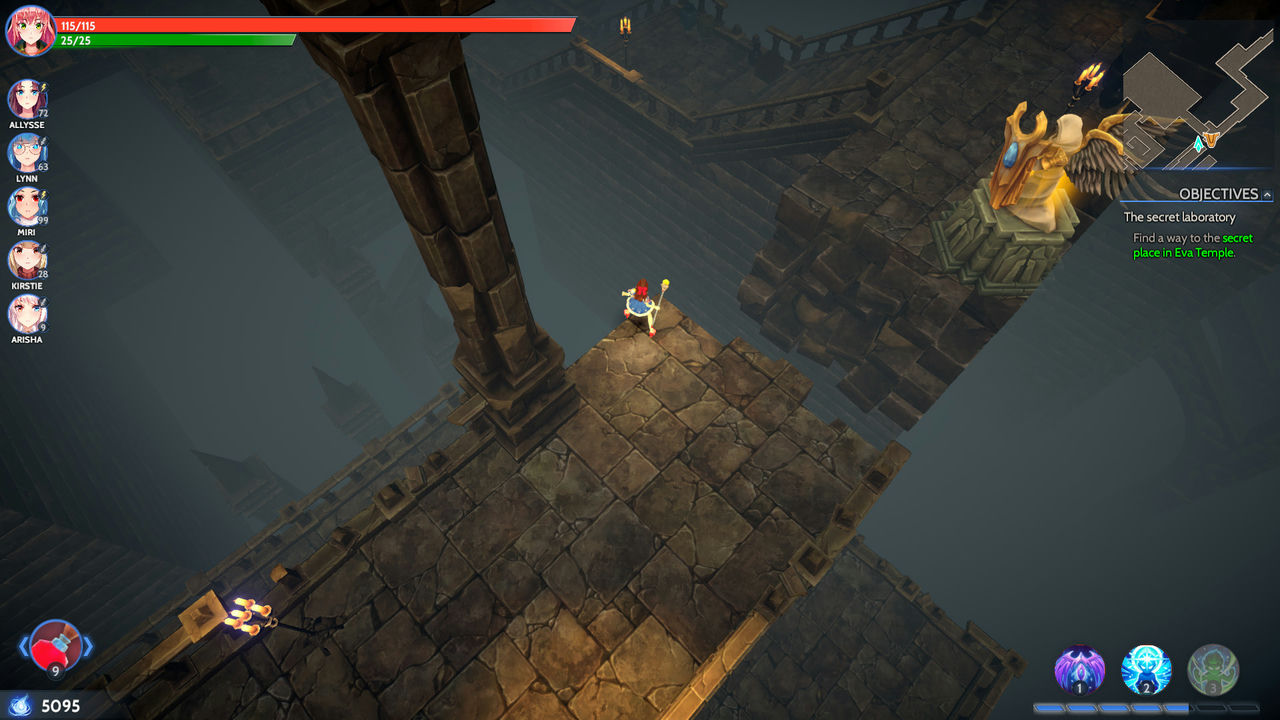Screen dimensions: 1280x720
Task: Select The secret laboratory objective
Action: tap(1179, 217)
